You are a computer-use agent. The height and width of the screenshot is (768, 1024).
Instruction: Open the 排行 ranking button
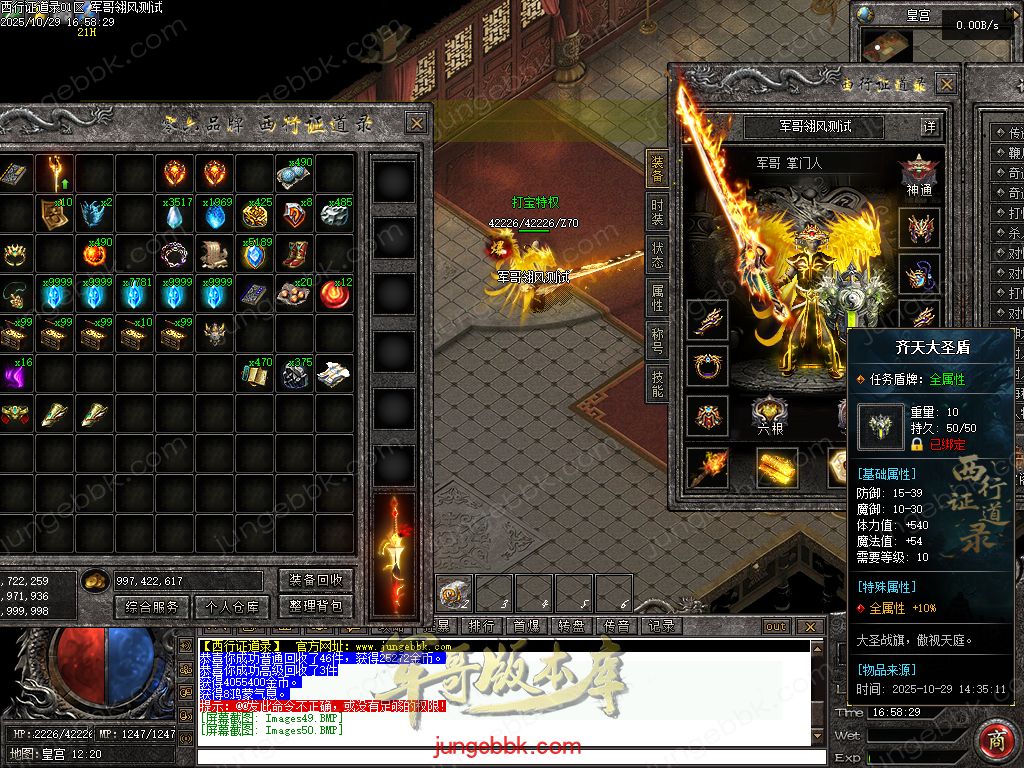pos(481,626)
